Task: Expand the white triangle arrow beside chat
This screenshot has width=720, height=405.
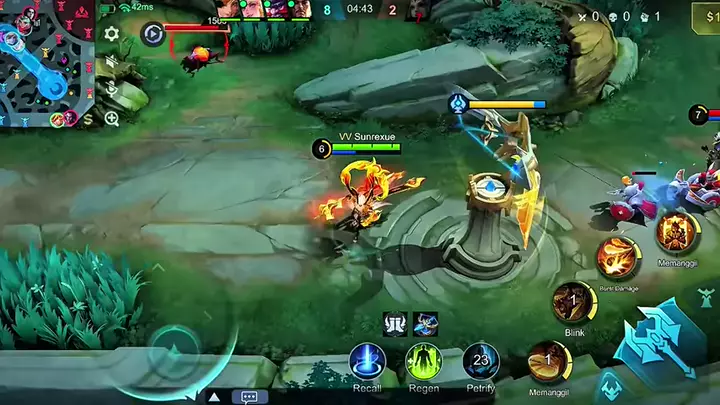Action: click(213, 397)
